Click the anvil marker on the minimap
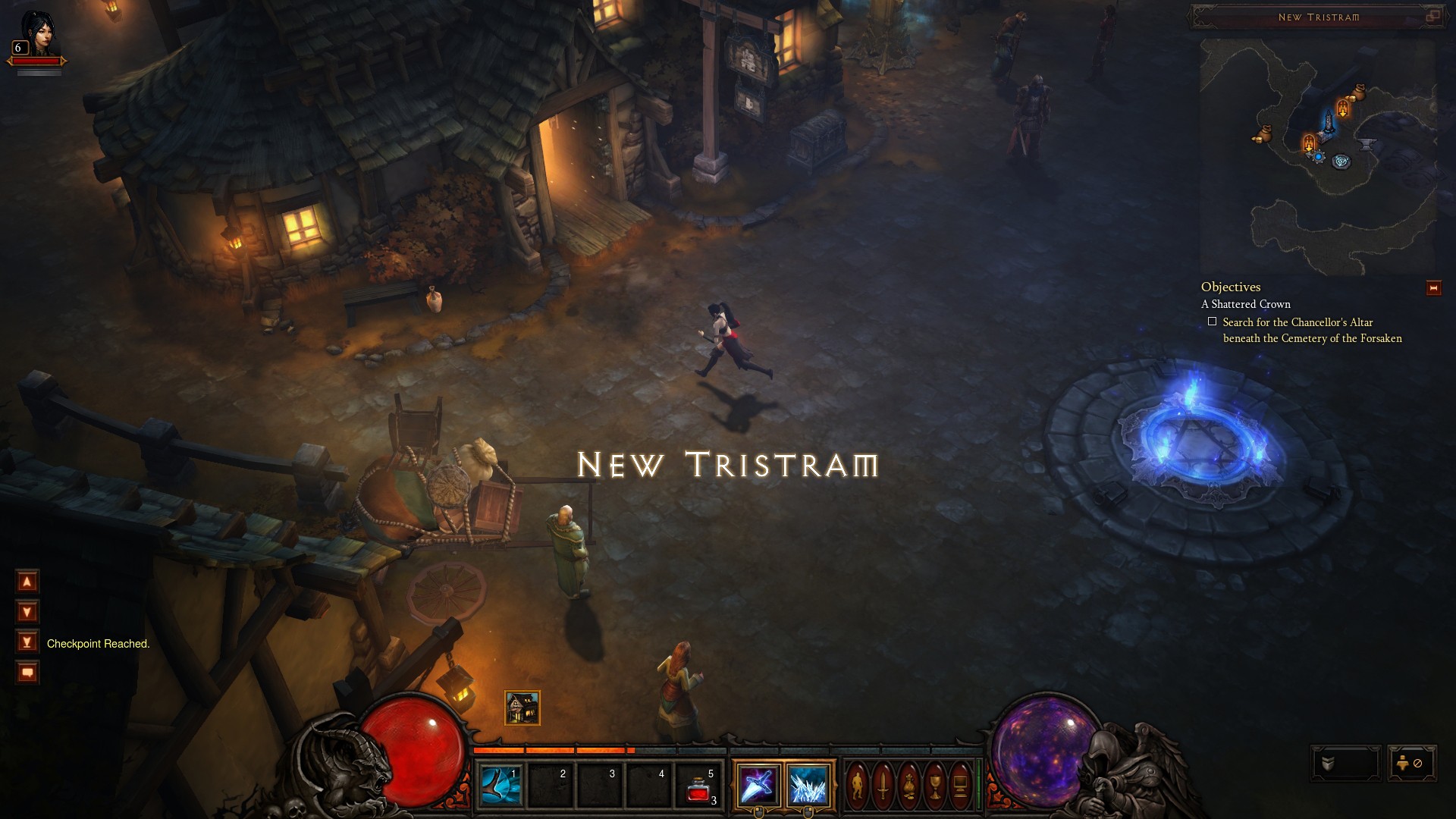Image resolution: width=1456 pixels, height=819 pixels. click(x=1367, y=143)
